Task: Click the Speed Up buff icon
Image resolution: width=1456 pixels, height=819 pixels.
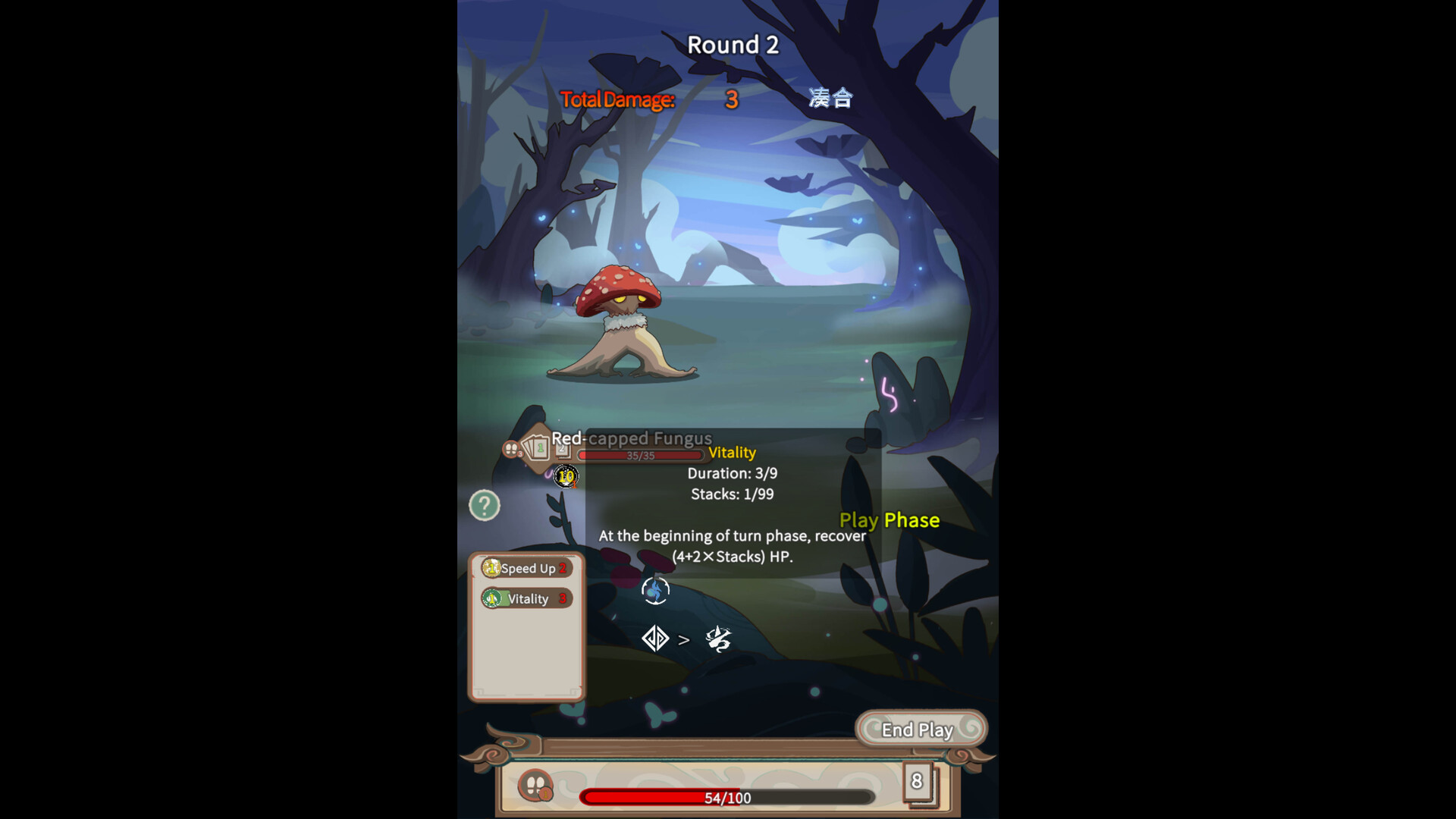Action: 494,568
